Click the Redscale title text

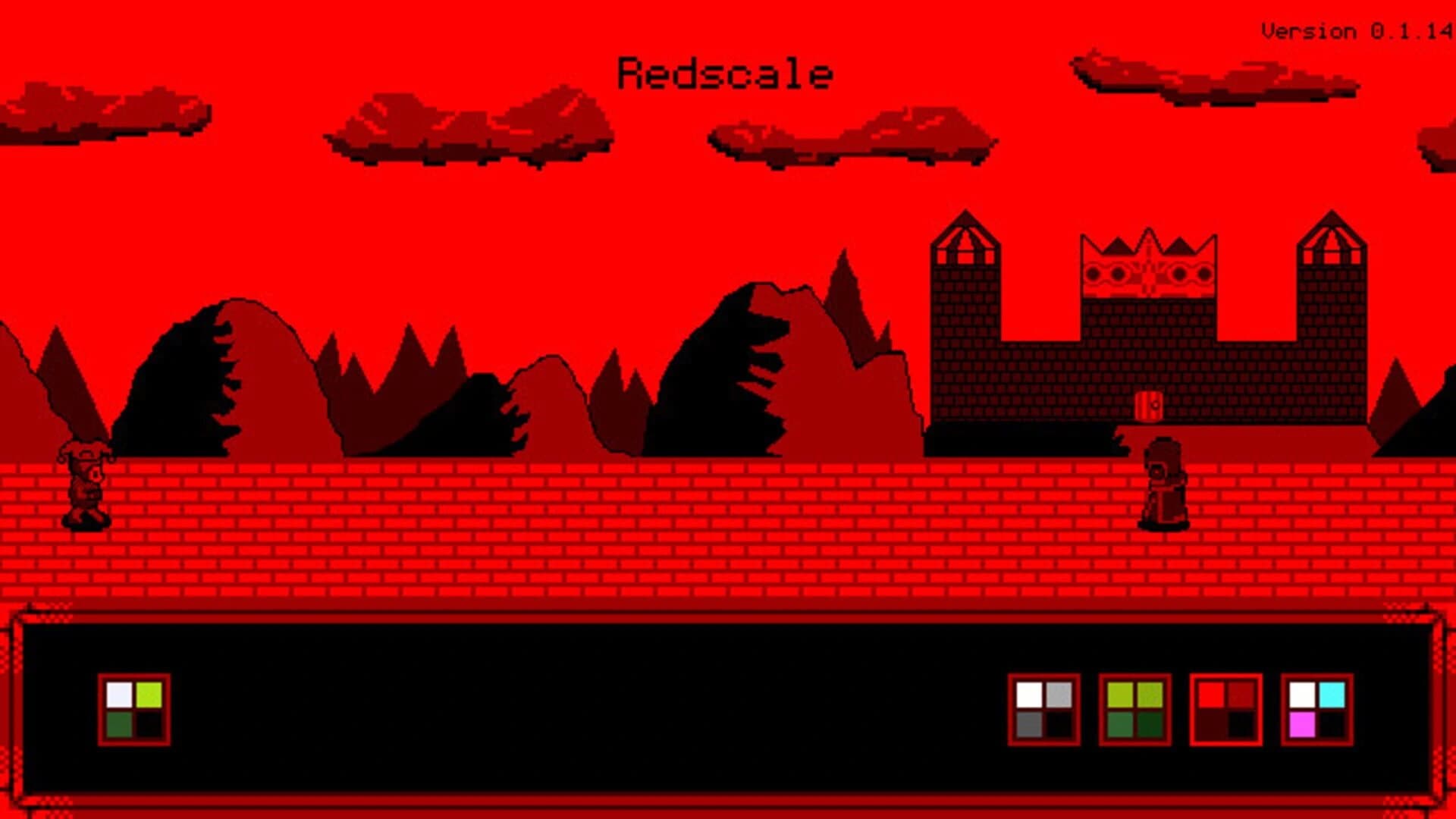[724, 74]
